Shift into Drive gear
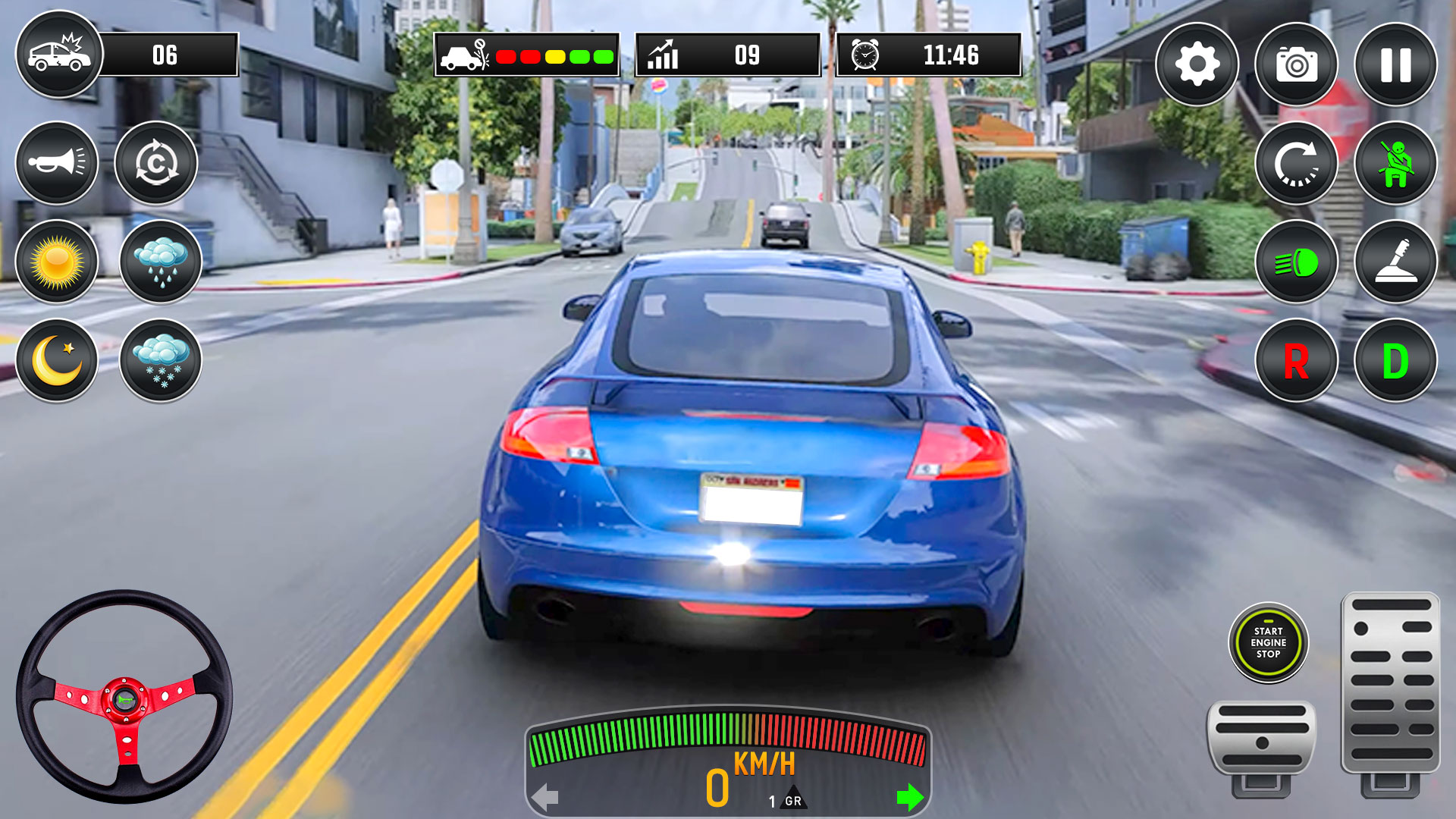This screenshot has width=1456, height=819. [1395, 360]
